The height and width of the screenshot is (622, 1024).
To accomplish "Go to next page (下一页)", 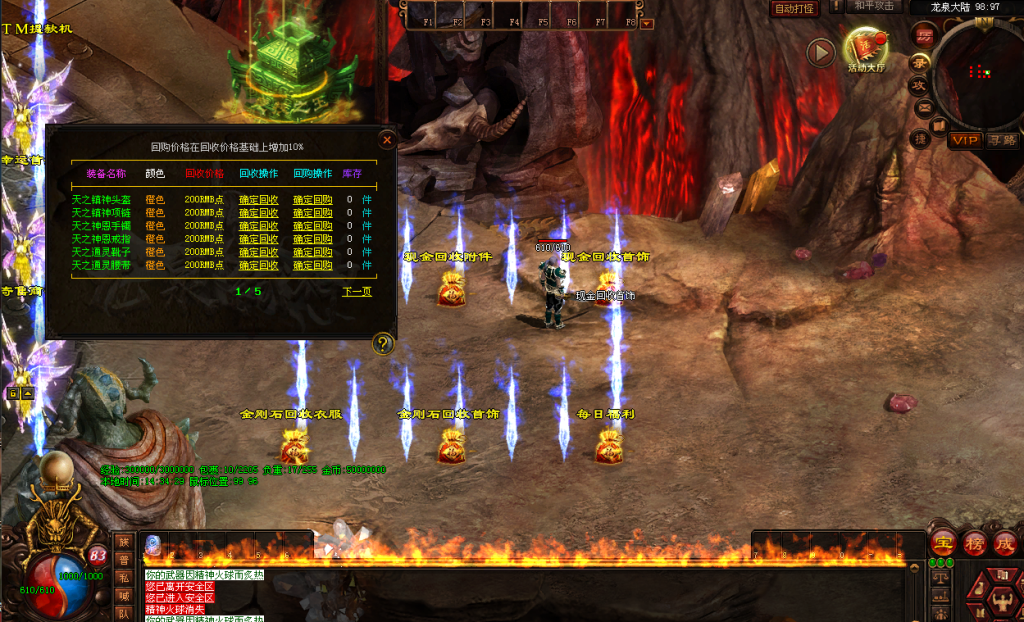I will [356, 292].
